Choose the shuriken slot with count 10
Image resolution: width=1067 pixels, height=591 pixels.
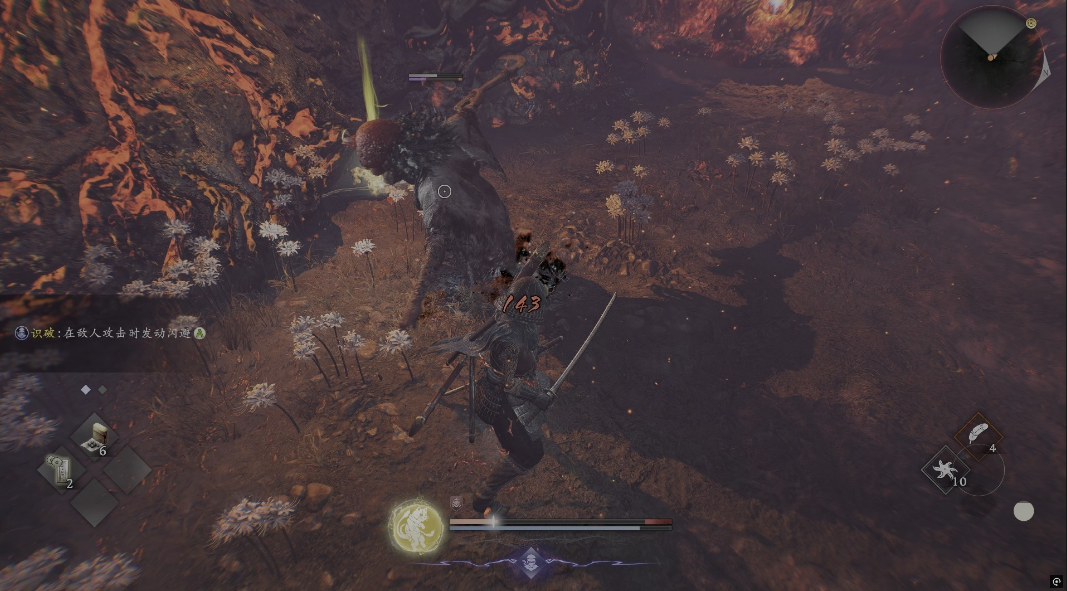tap(945, 469)
